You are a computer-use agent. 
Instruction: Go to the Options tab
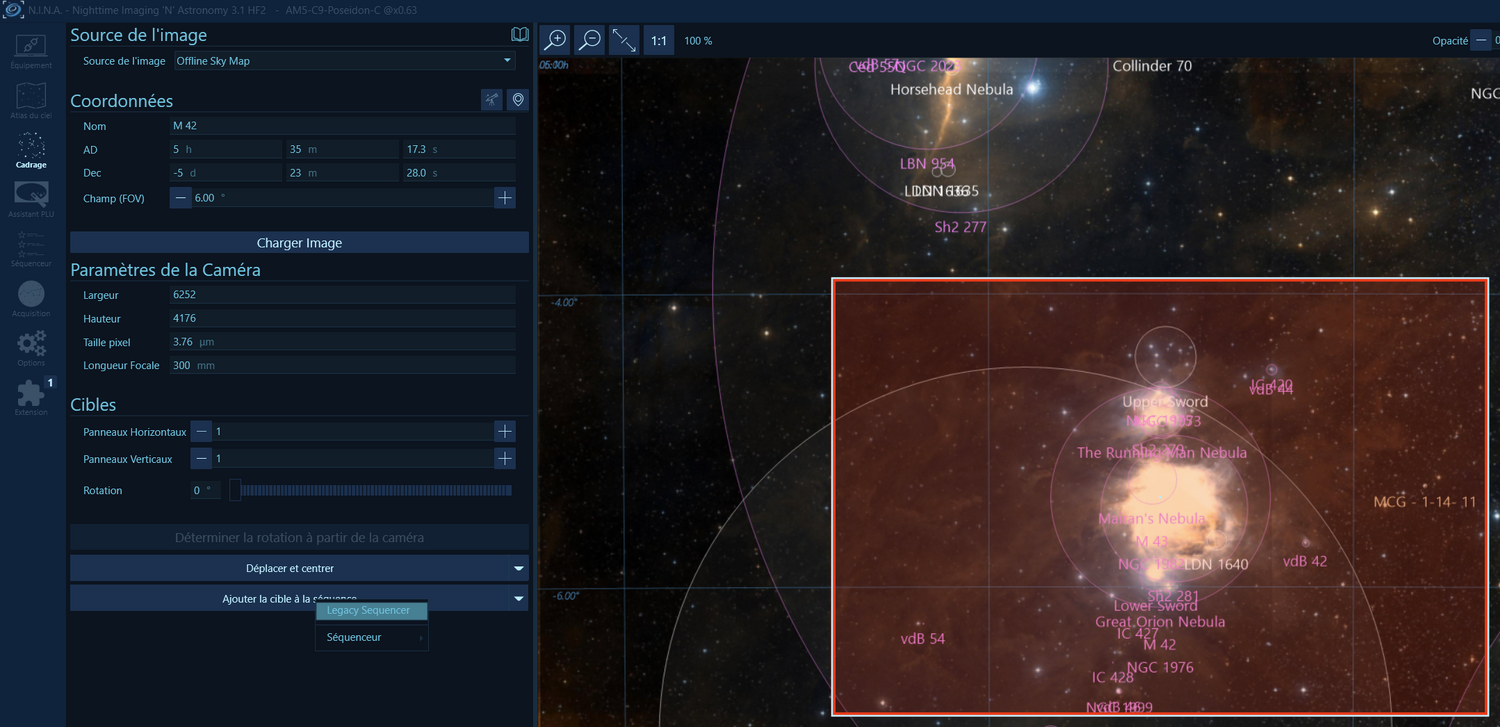31,349
